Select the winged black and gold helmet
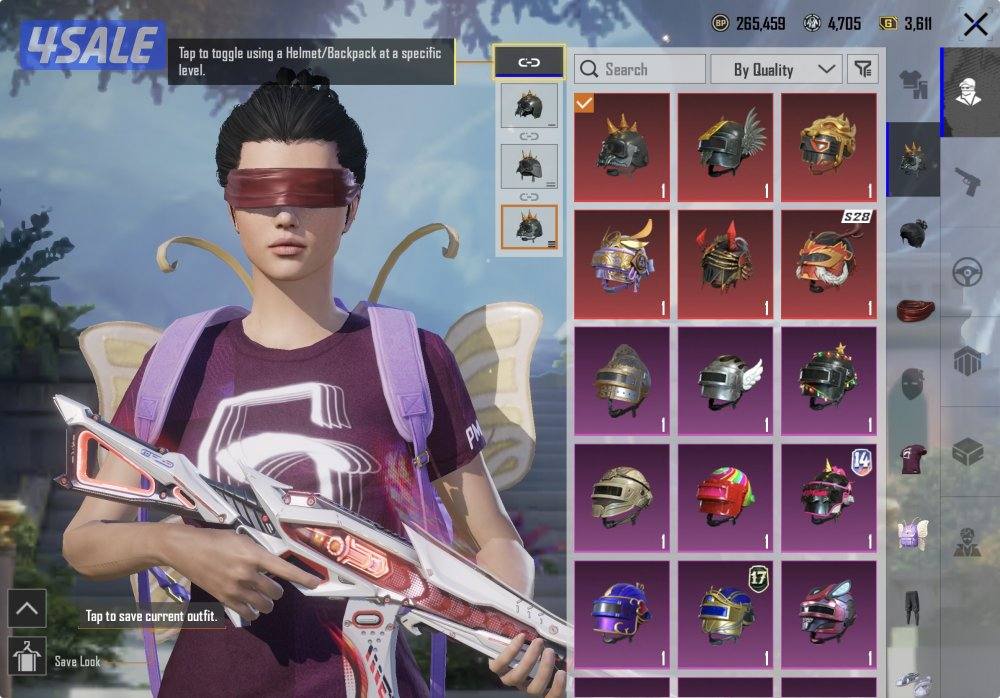 click(x=725, y=147)
